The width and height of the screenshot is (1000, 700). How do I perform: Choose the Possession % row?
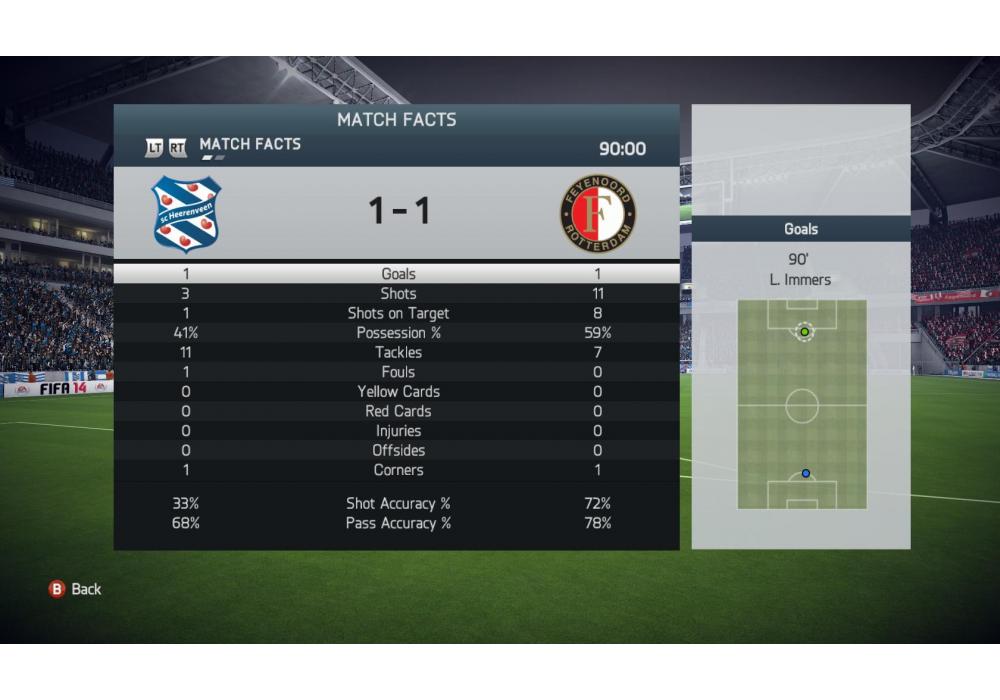pos(397,333)
